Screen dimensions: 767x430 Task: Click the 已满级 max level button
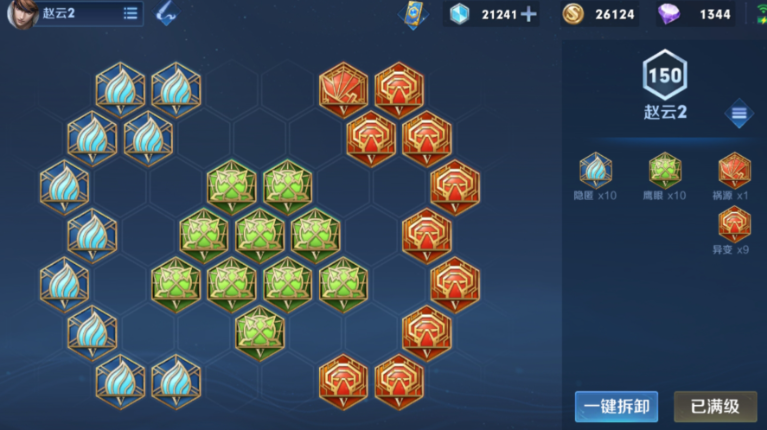tap(715, 407)
